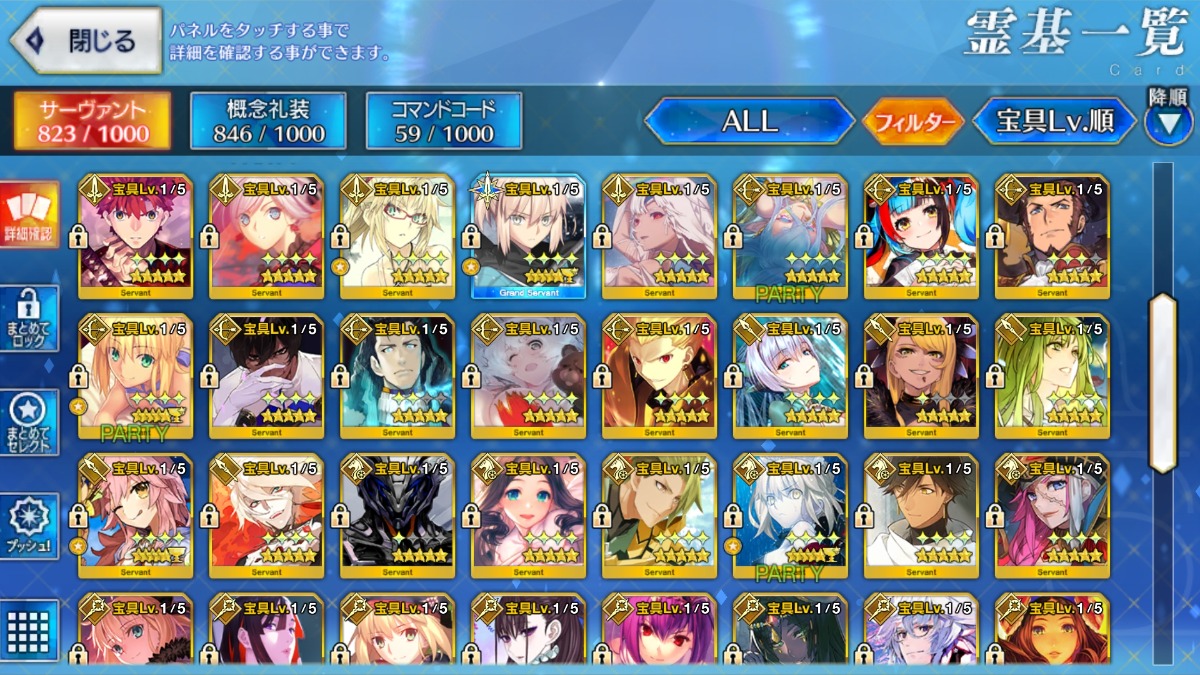Change the 宝具Lv.順 sort order
This screenshot has width=1200, height=675.
tap(1055, 122)
